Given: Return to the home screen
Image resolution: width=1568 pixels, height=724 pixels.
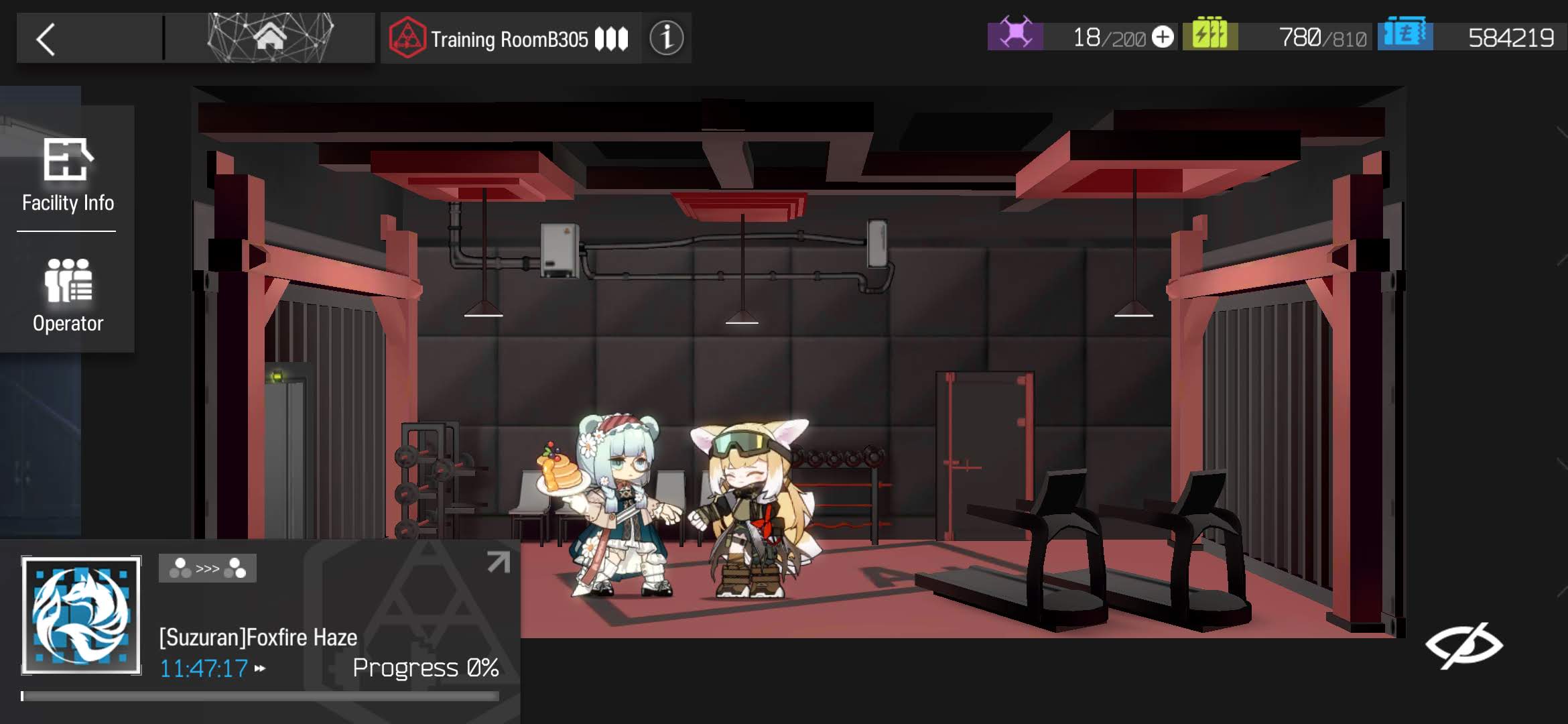Looking at the screenshot, I should point(270,38).
